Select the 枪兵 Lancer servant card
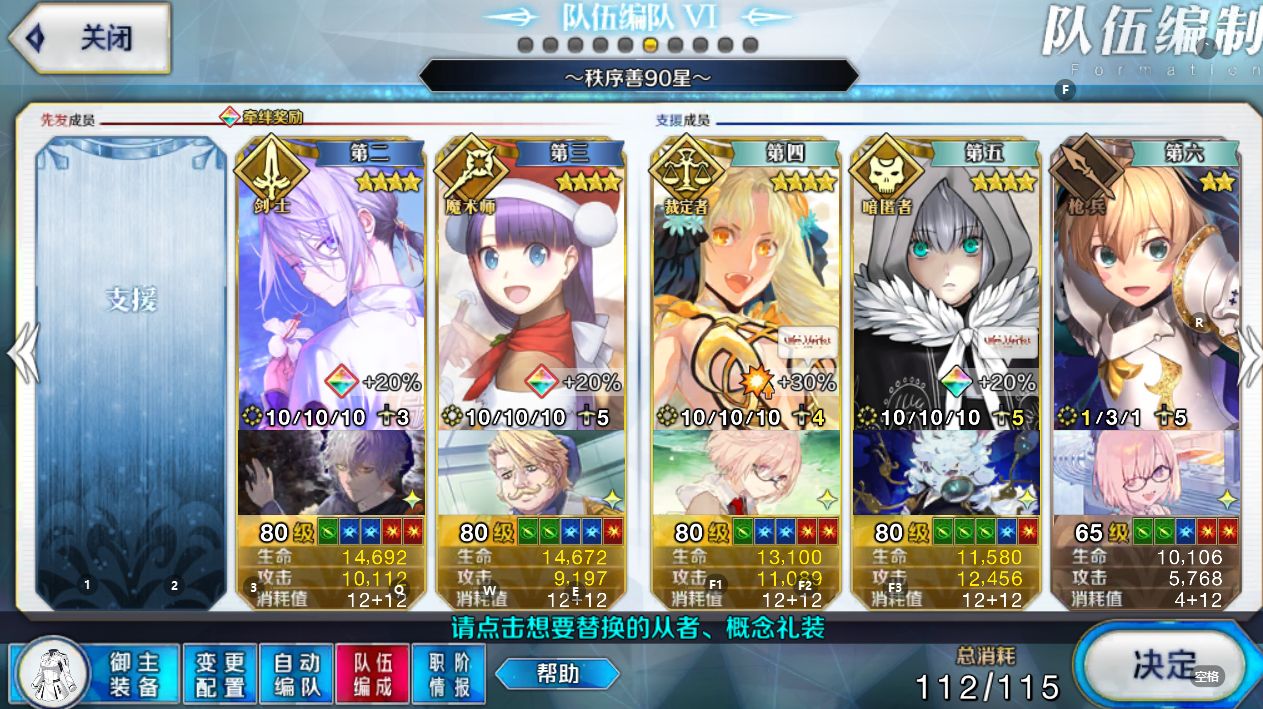Screen dimensions: 1263x709 tap(1146, 290)
